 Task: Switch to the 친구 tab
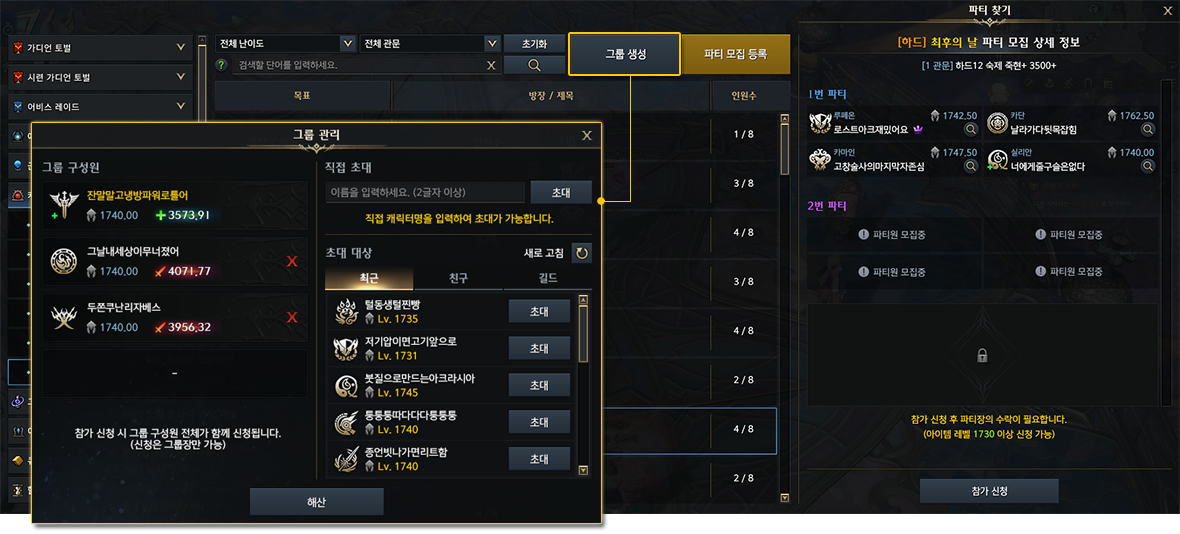pyautogui.click(x=458, y=278)
